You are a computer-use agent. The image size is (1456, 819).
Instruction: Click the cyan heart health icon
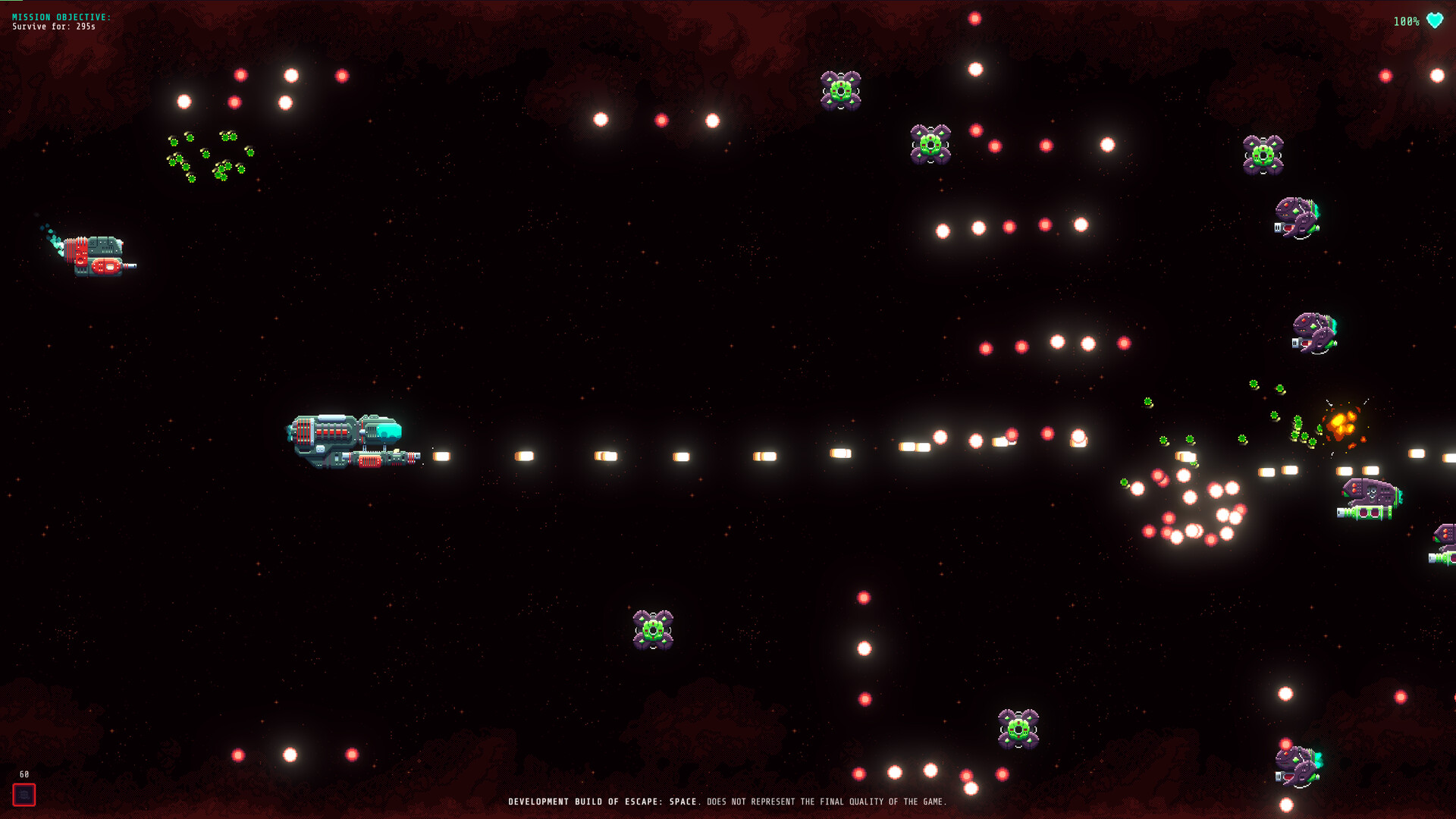click(x=1434, y=21)
